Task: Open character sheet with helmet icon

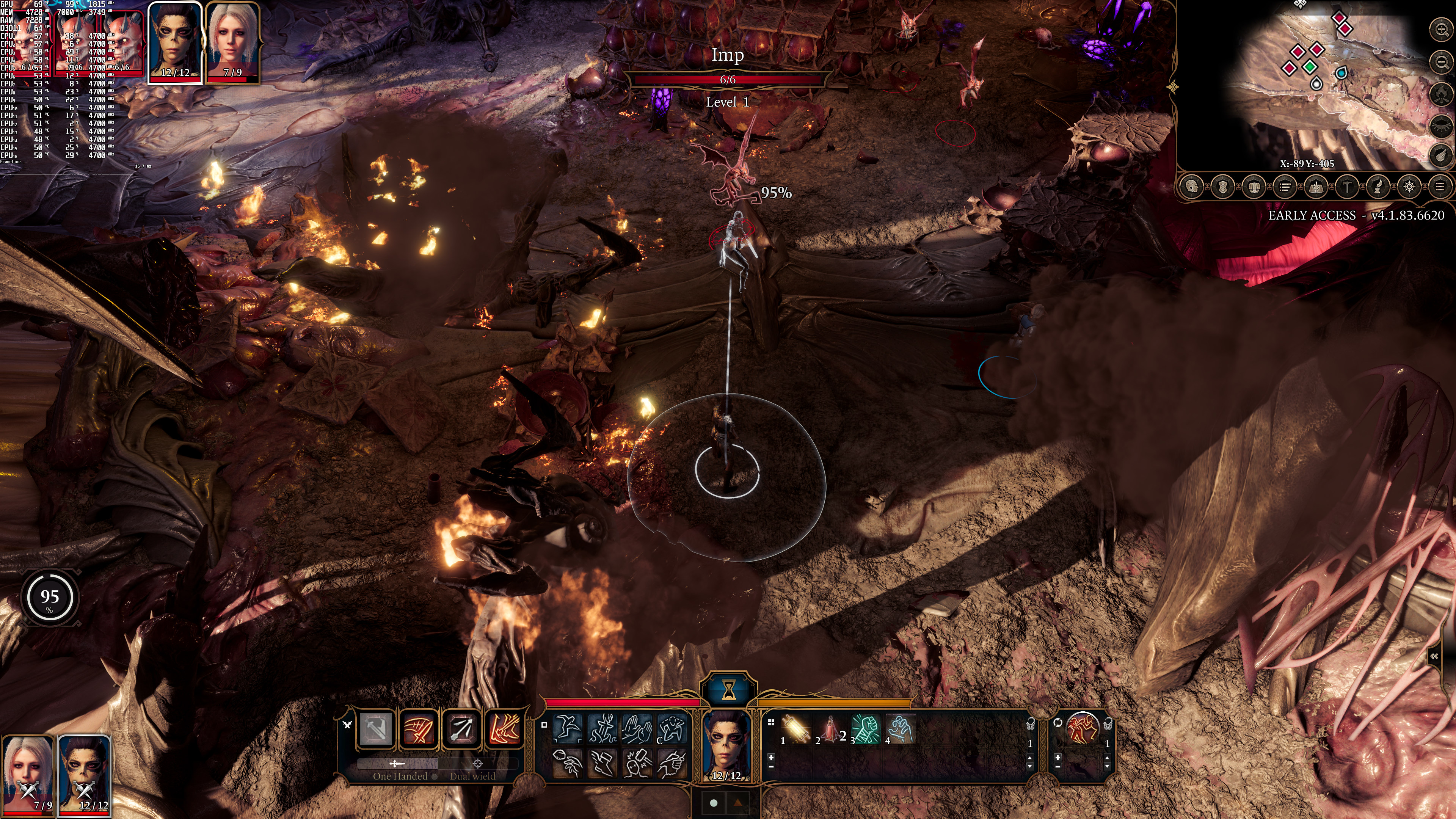Action: 1192,186
